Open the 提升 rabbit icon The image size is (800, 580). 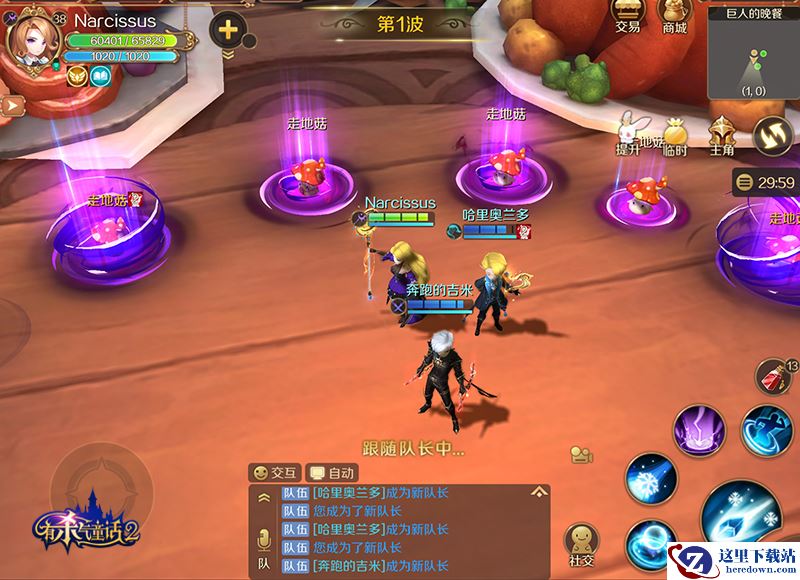[628, 133]
